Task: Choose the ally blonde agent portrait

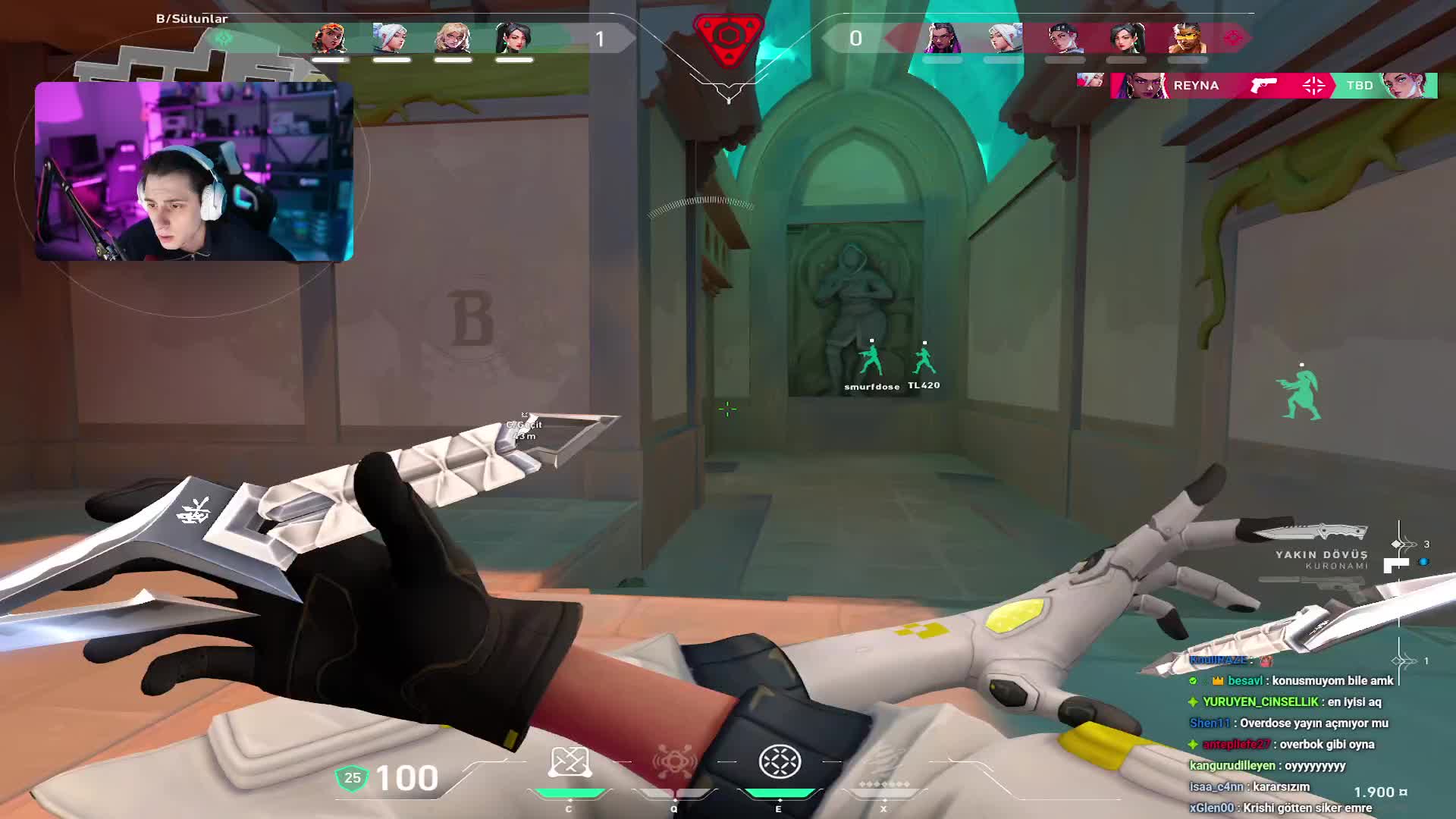Action: pos(453,38)
